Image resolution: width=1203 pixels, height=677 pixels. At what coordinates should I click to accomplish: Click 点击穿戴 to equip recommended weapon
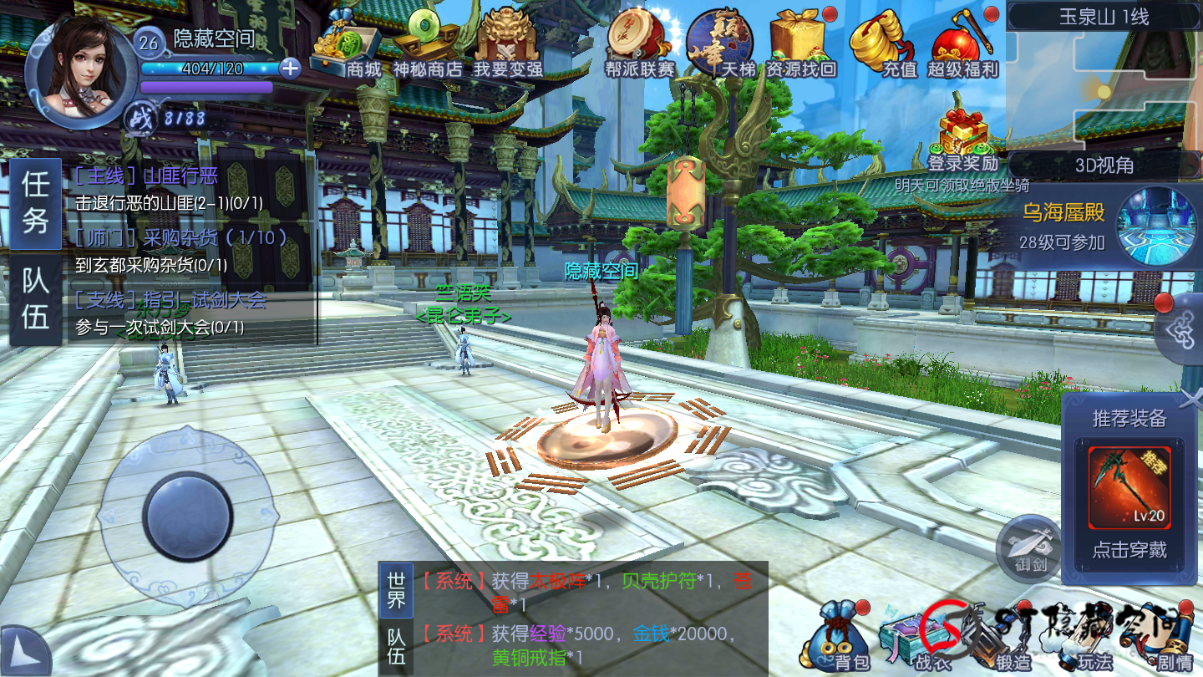point(1129,550)
